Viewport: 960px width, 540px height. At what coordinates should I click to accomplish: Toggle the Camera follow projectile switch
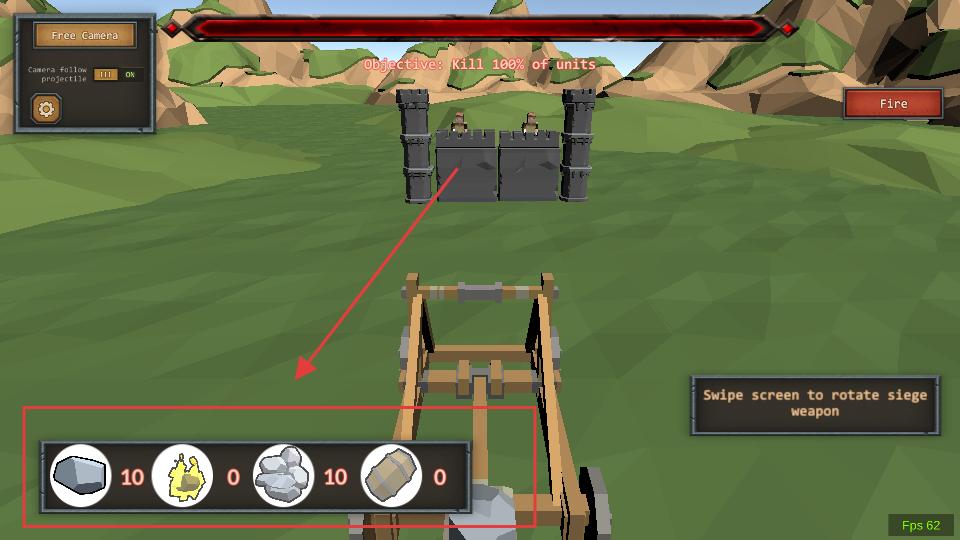[118, 75]
